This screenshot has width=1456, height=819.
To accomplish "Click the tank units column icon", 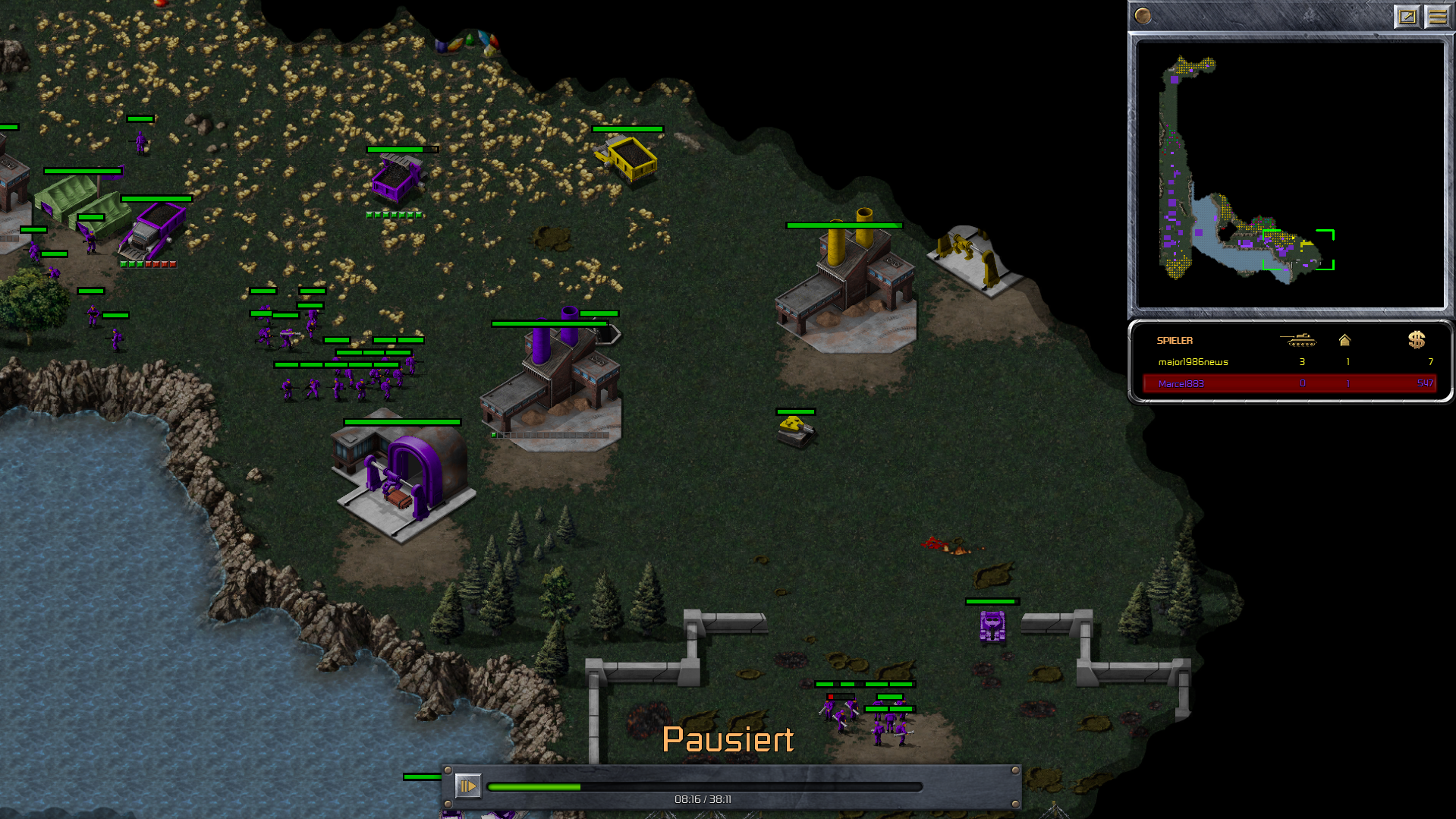I will (1298, 340).
